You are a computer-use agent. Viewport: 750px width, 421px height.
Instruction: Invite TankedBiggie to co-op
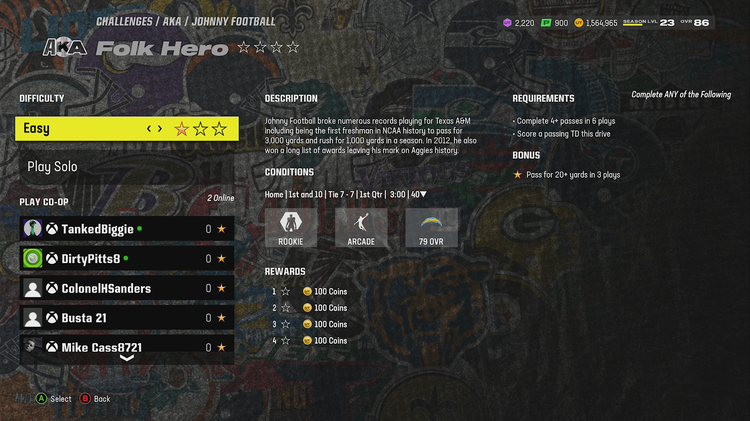tap(127, 229)
